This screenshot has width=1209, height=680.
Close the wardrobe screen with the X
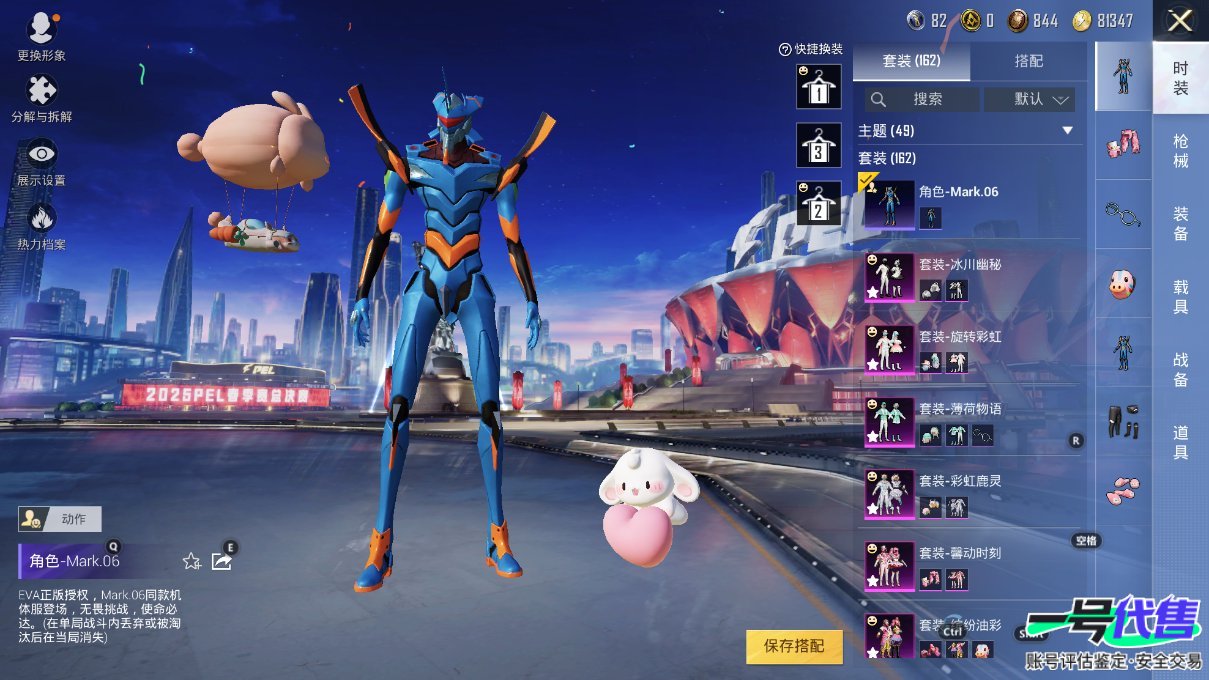click(x=1180, y=20)
